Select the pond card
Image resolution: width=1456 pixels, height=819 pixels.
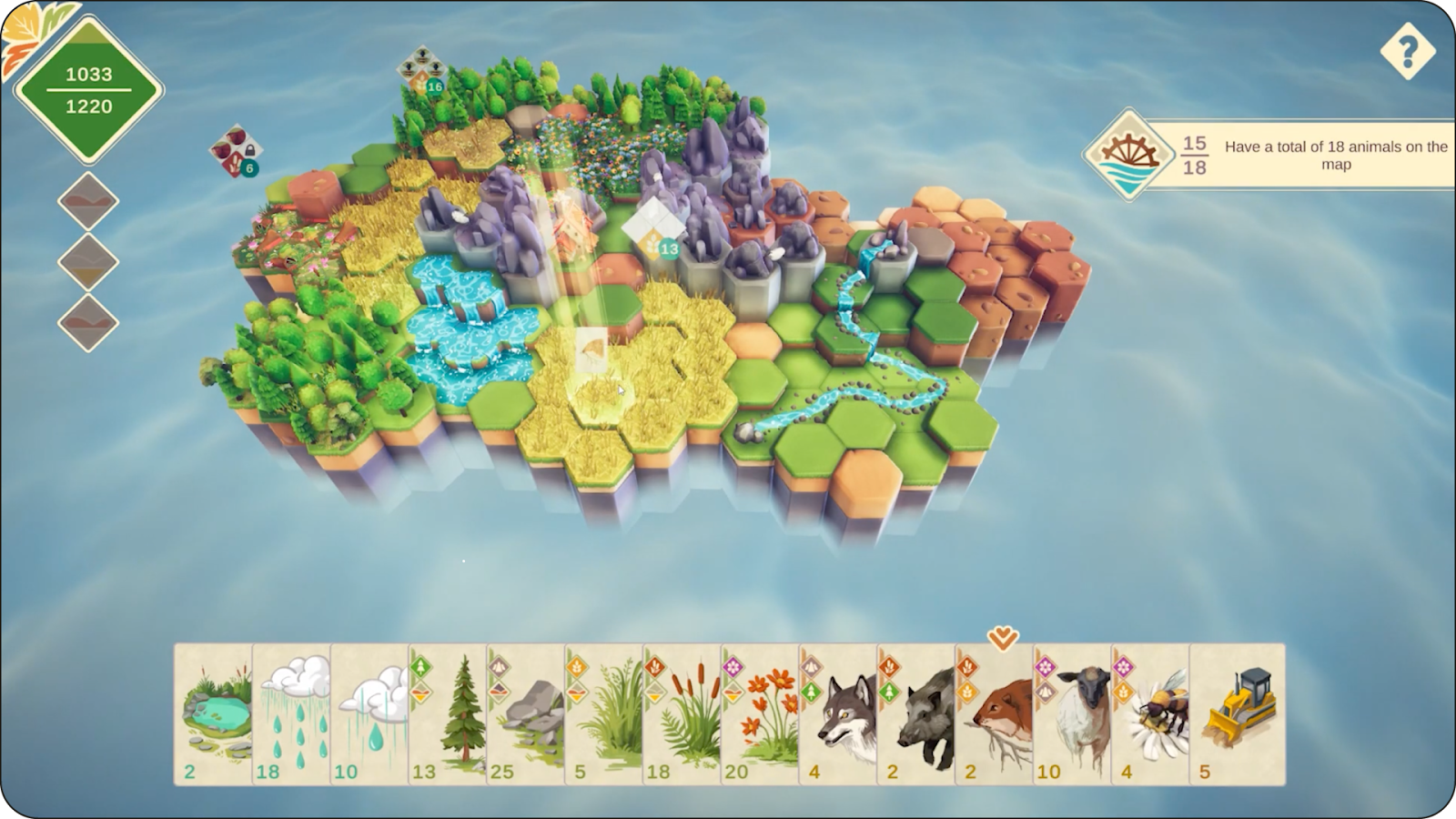[213, 714]
